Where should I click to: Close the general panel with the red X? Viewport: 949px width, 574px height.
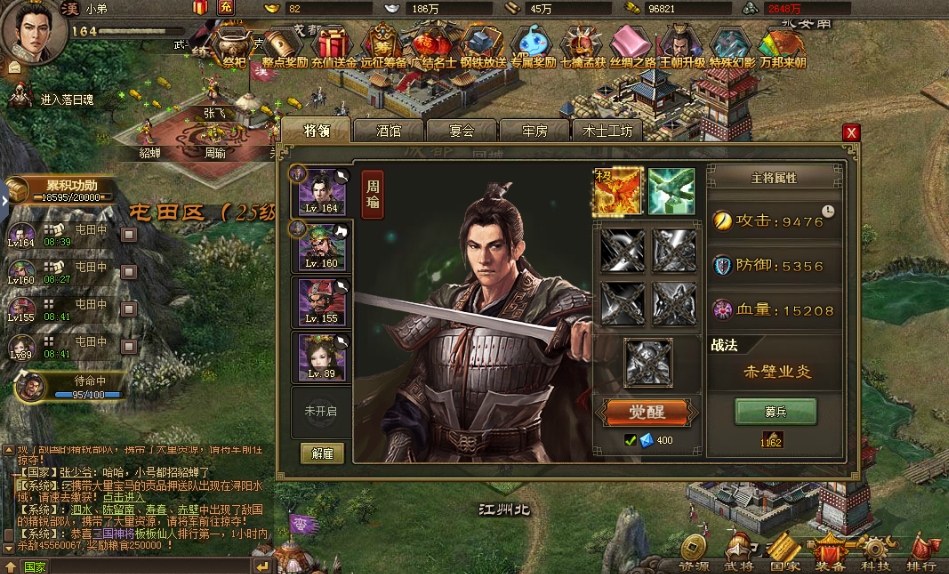pos(851,132)
